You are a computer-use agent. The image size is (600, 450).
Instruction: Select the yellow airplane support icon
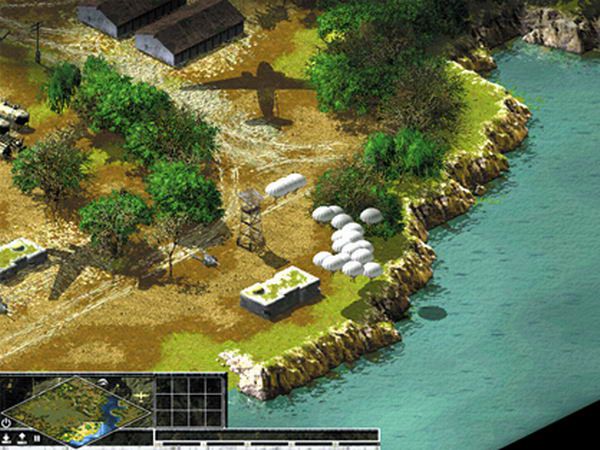(x=141, y=397)
